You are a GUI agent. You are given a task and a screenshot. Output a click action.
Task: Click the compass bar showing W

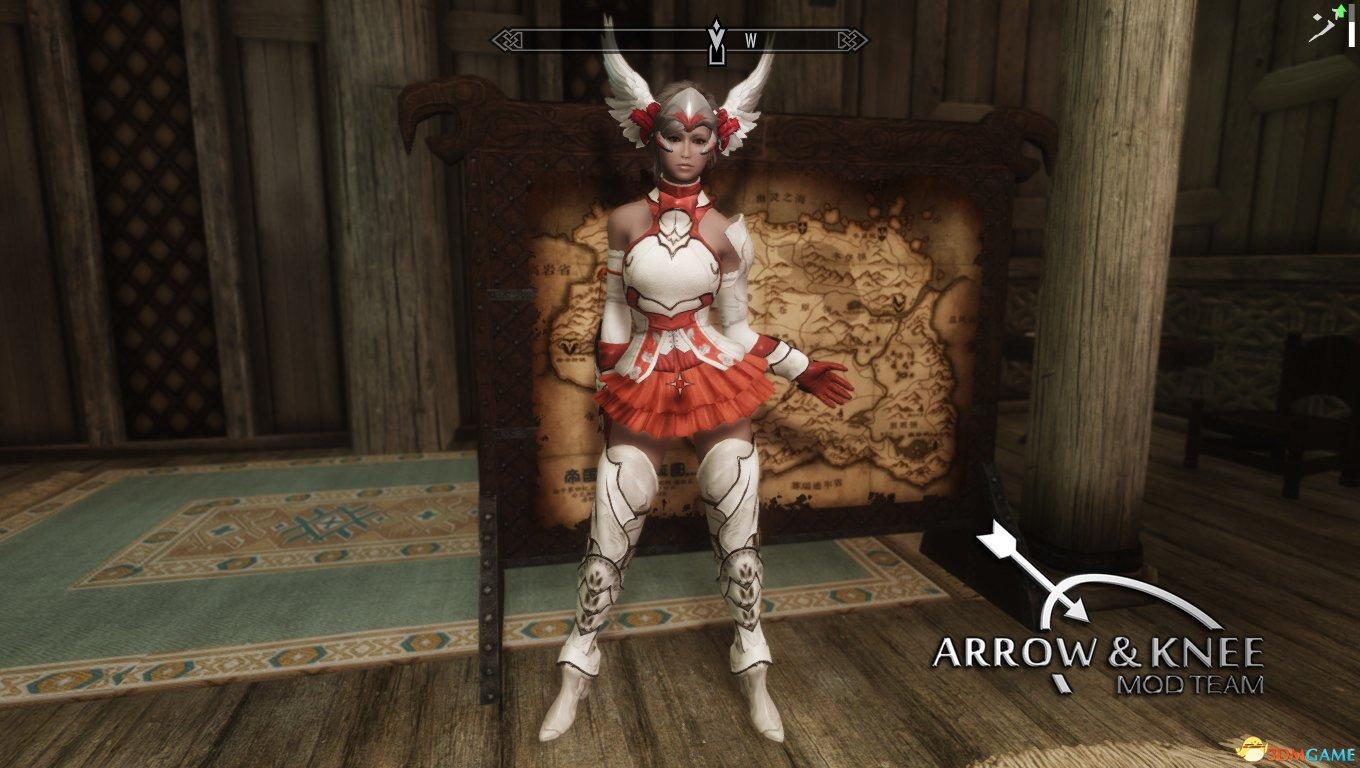tap(680, 41)
